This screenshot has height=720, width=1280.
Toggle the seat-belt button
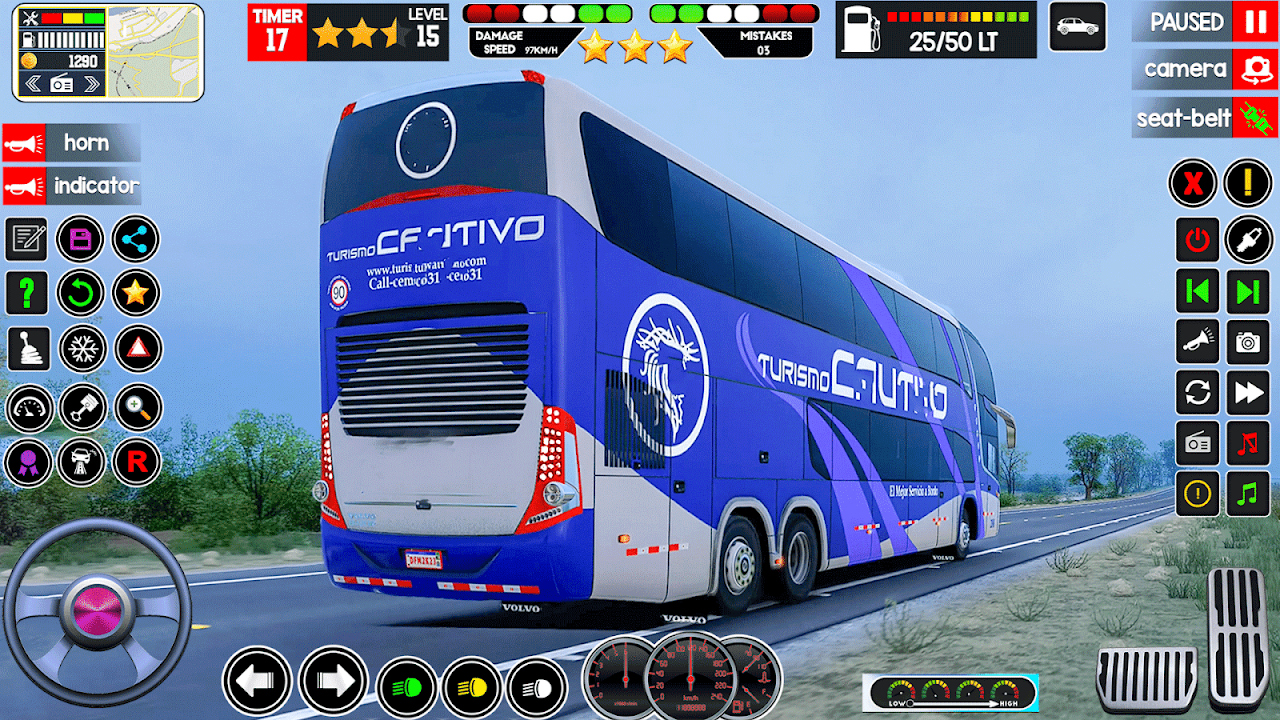pyautogui.click(x=1254, y=118)
